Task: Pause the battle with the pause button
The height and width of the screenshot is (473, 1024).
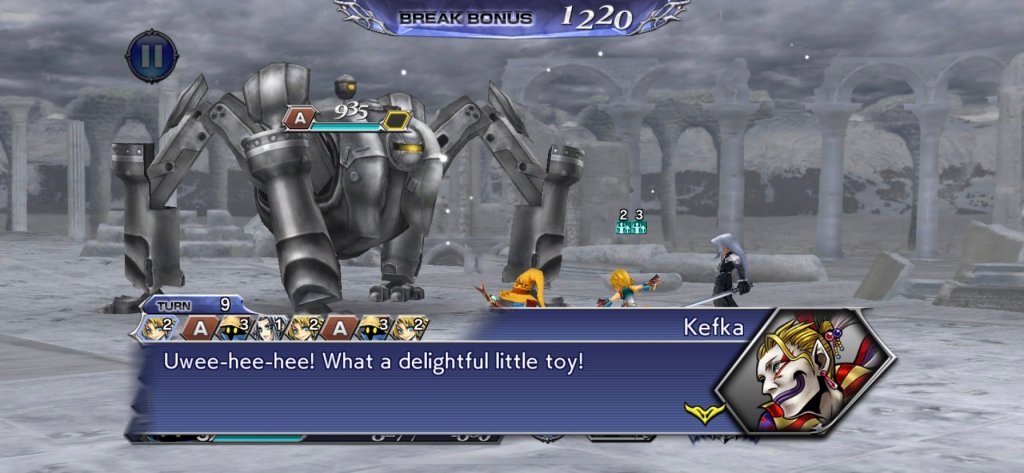Action: [x=152, y=56]
